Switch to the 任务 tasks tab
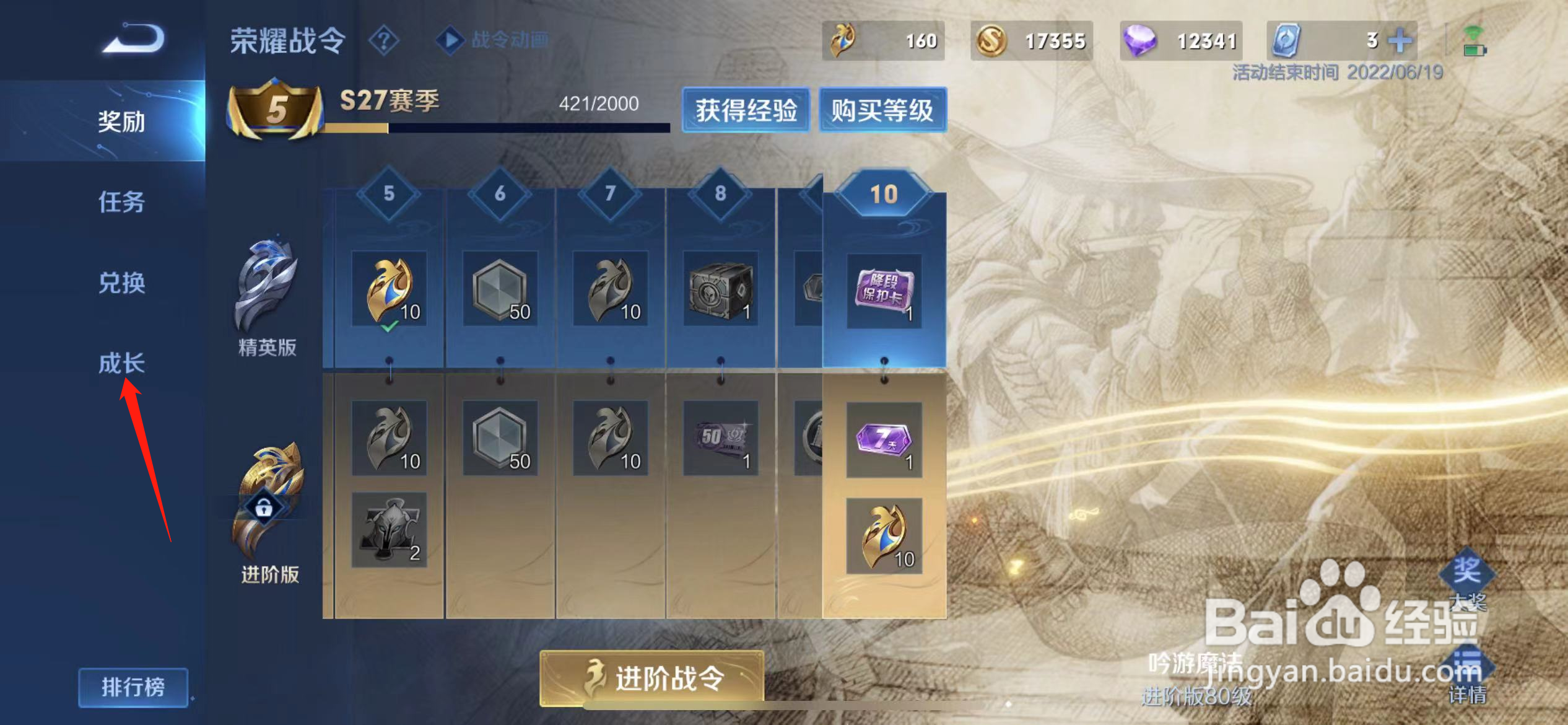 [122, 203]
